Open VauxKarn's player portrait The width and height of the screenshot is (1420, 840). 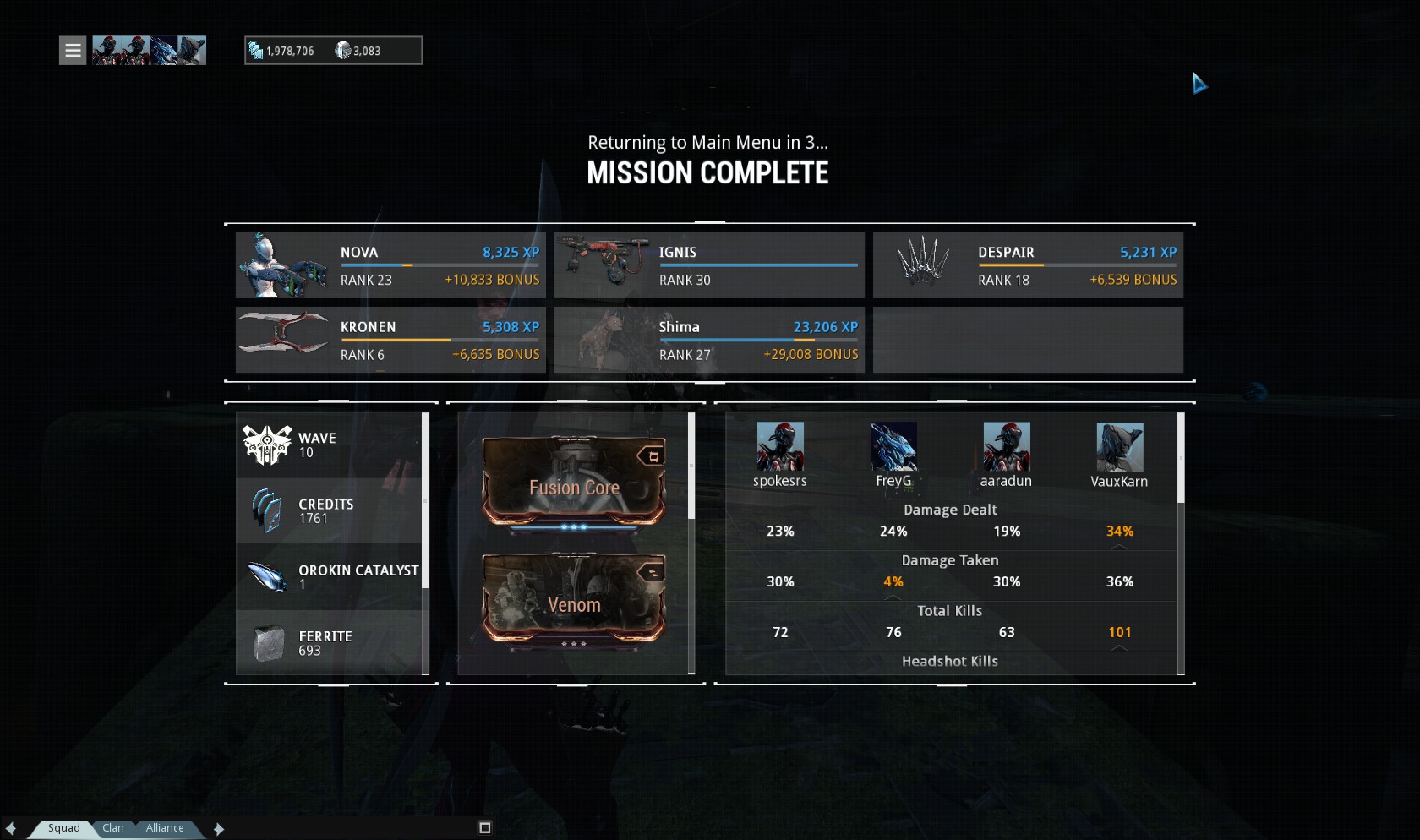coord(1119,447)
